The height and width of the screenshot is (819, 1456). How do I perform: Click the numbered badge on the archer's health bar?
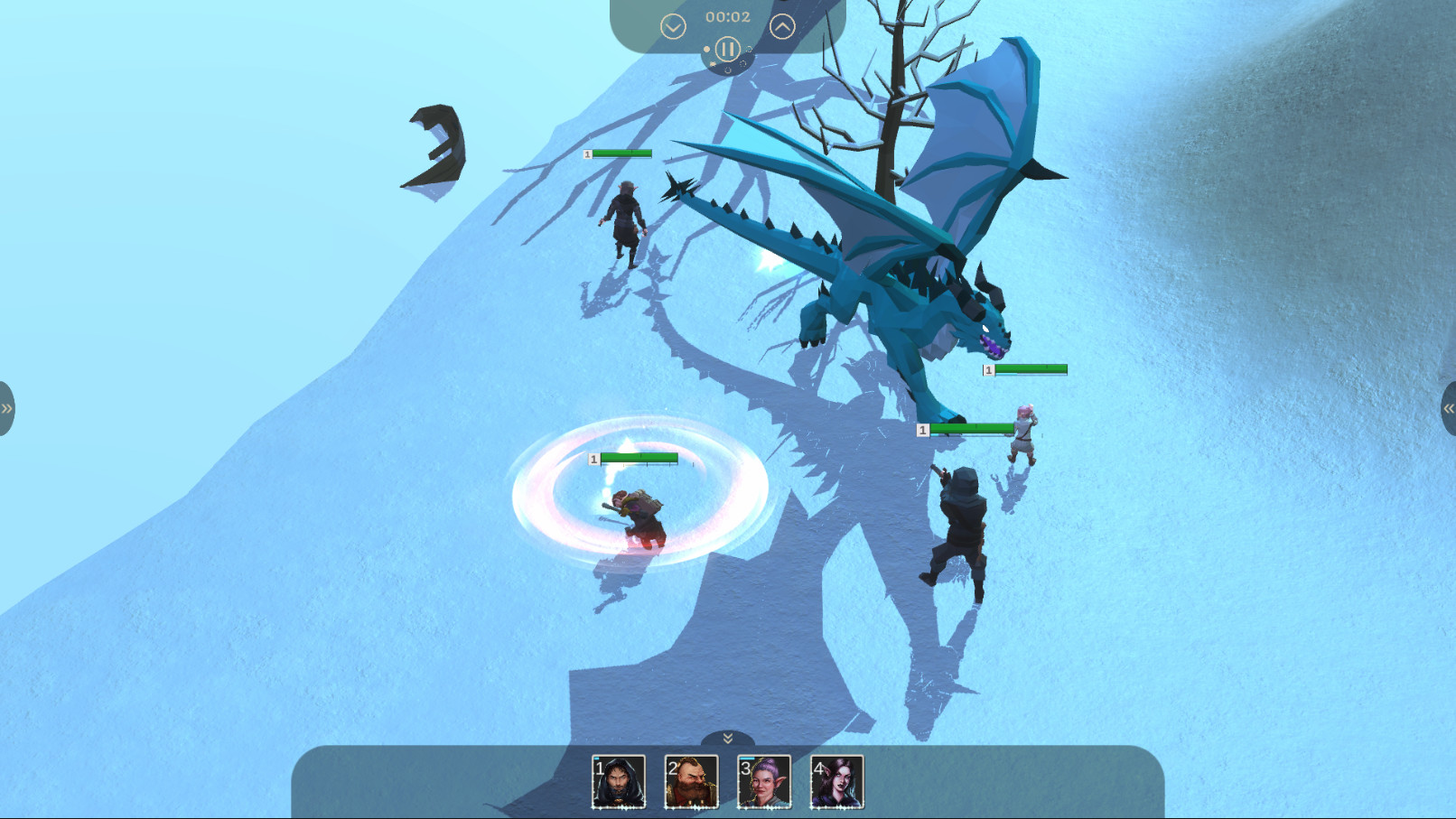922,430
